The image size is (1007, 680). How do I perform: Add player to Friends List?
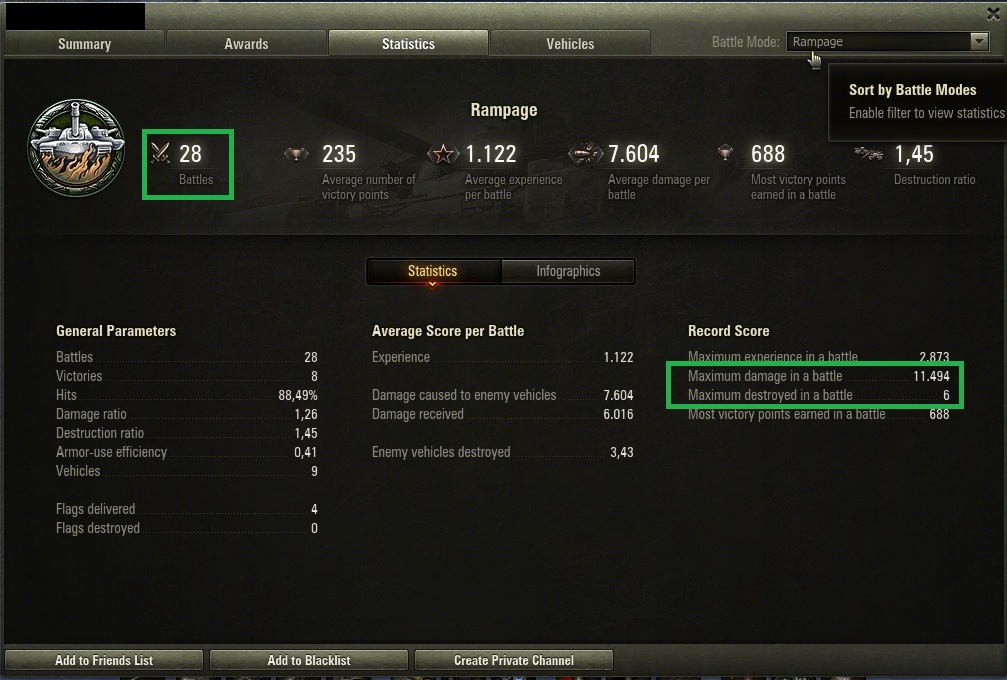104,660
